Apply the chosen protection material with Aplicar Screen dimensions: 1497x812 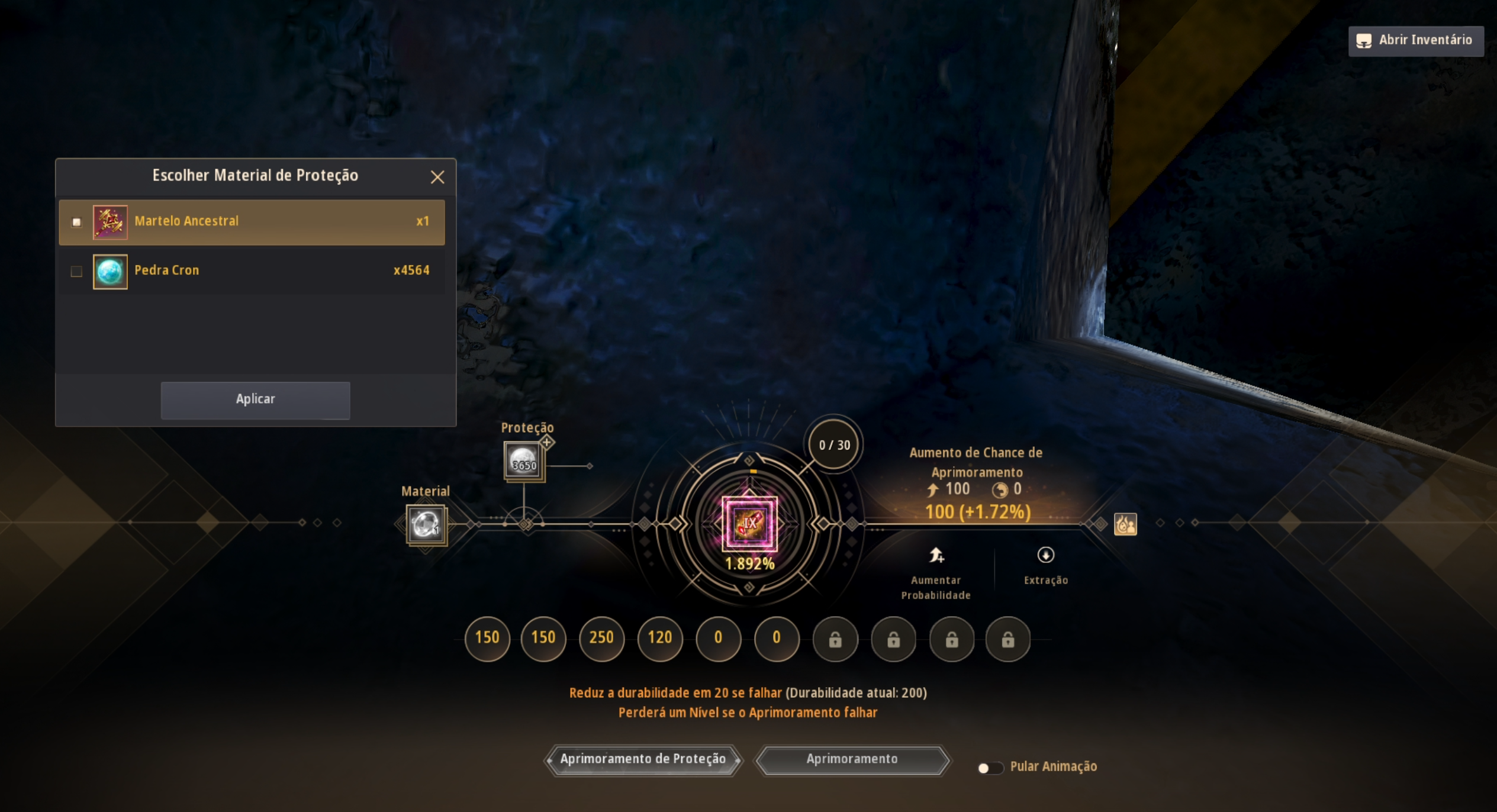255,399
